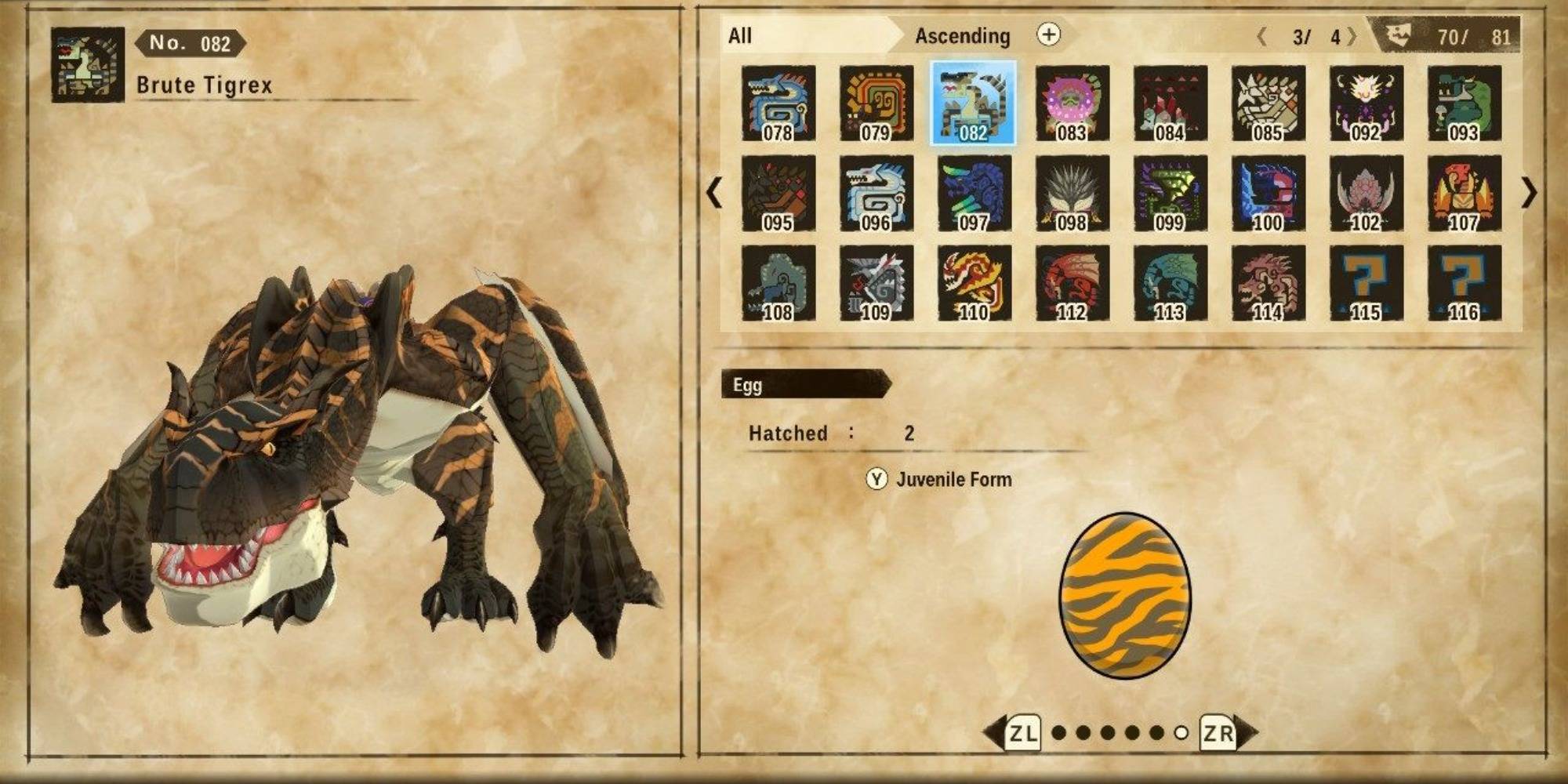
Task: Select monster entry number 098
Action: coord(1072,194)
